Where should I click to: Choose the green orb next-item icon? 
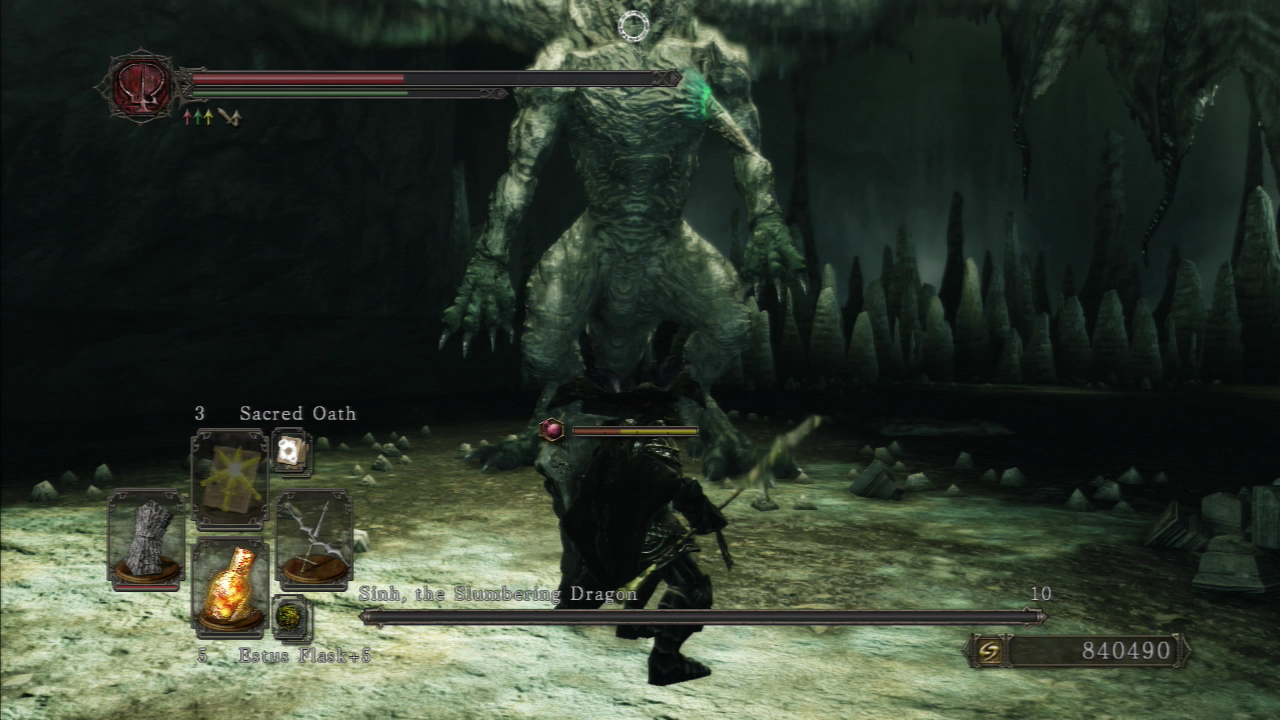coord(292,616)
